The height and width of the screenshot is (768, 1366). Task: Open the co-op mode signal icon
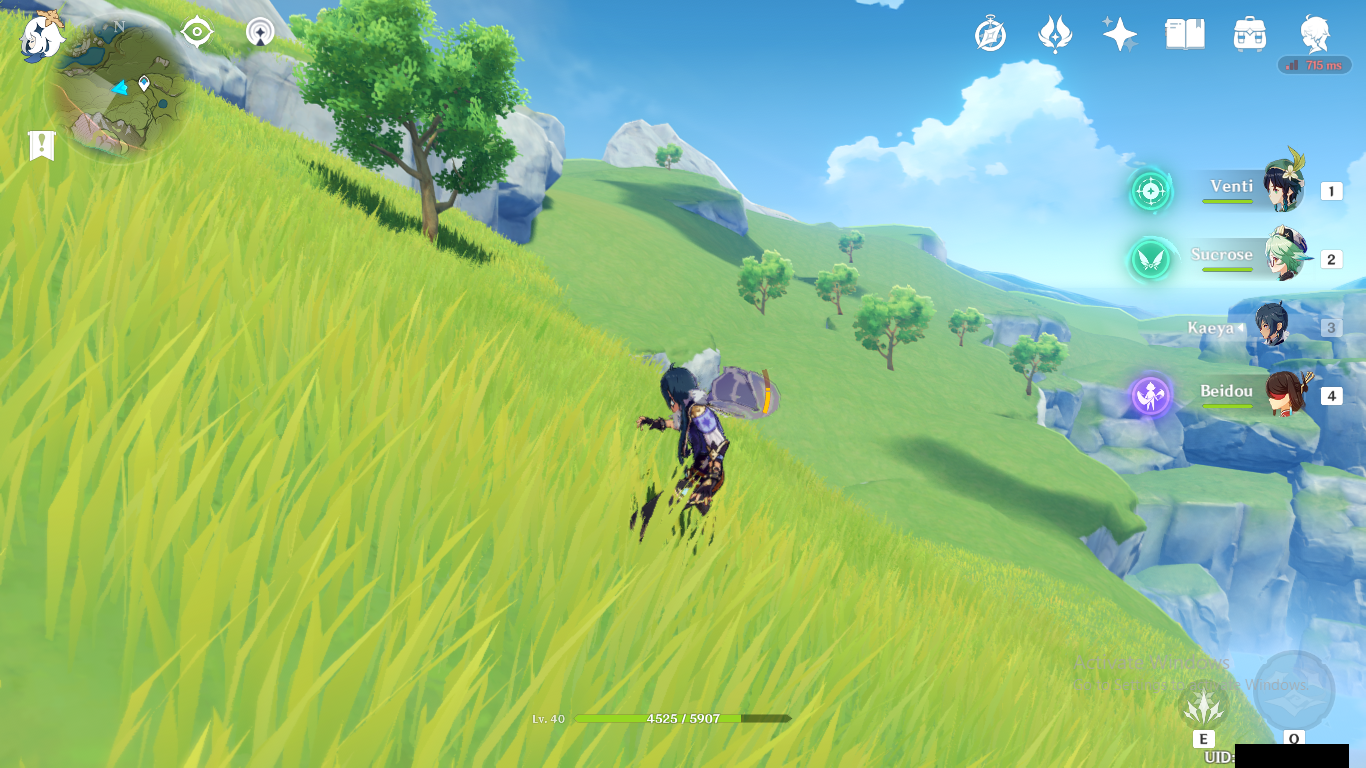pyautogui.click(x=261, y=33)
